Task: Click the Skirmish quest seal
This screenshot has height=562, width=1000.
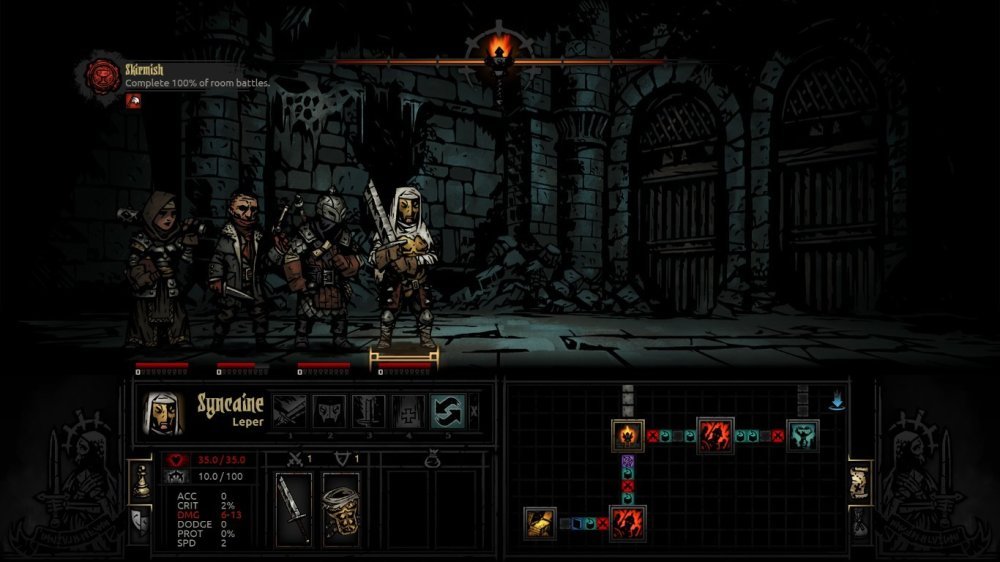Action: (x=102, y=75)
